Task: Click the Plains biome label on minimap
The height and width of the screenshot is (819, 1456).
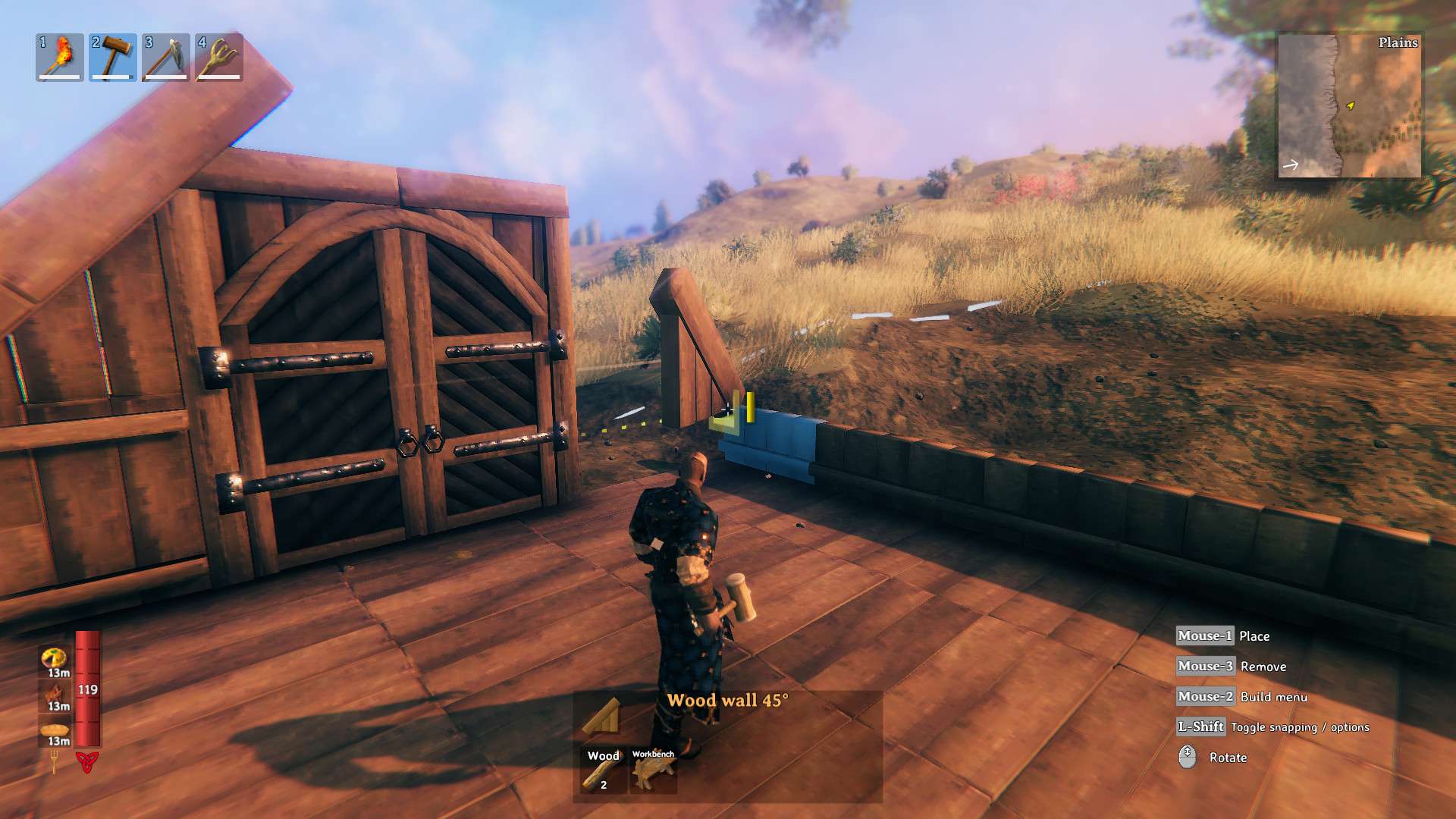Action: click(1398, 43)
